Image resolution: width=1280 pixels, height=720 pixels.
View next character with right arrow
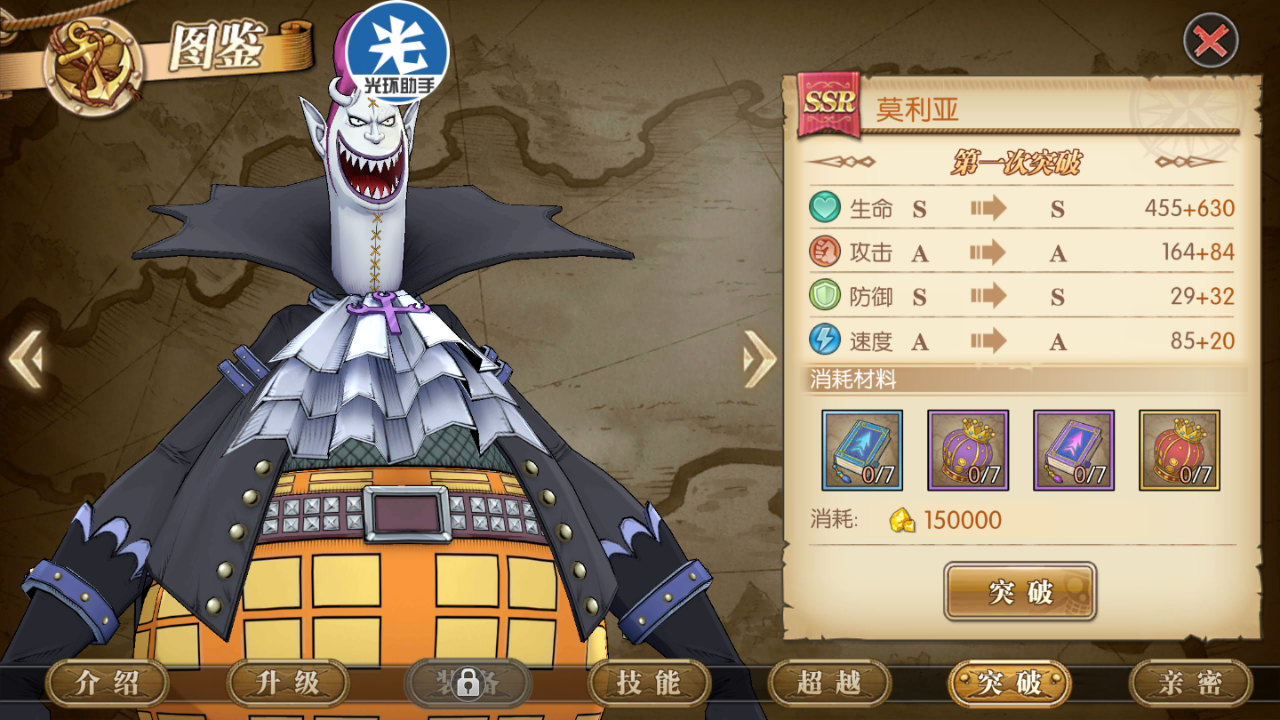(x=759, y=358)
